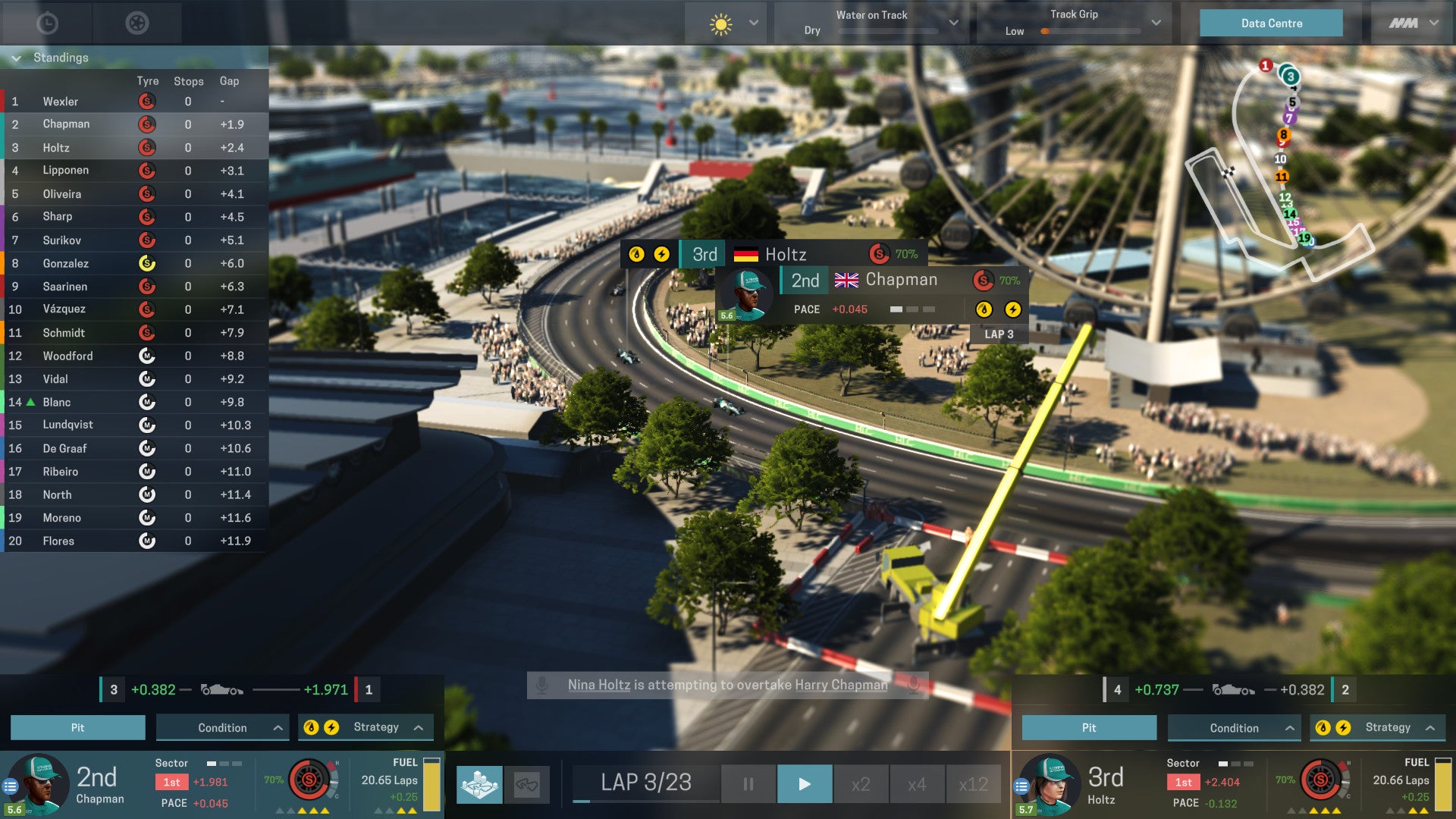
Task: Pause the race simulation
Action: pyautogui.click(x=748, y=783)
